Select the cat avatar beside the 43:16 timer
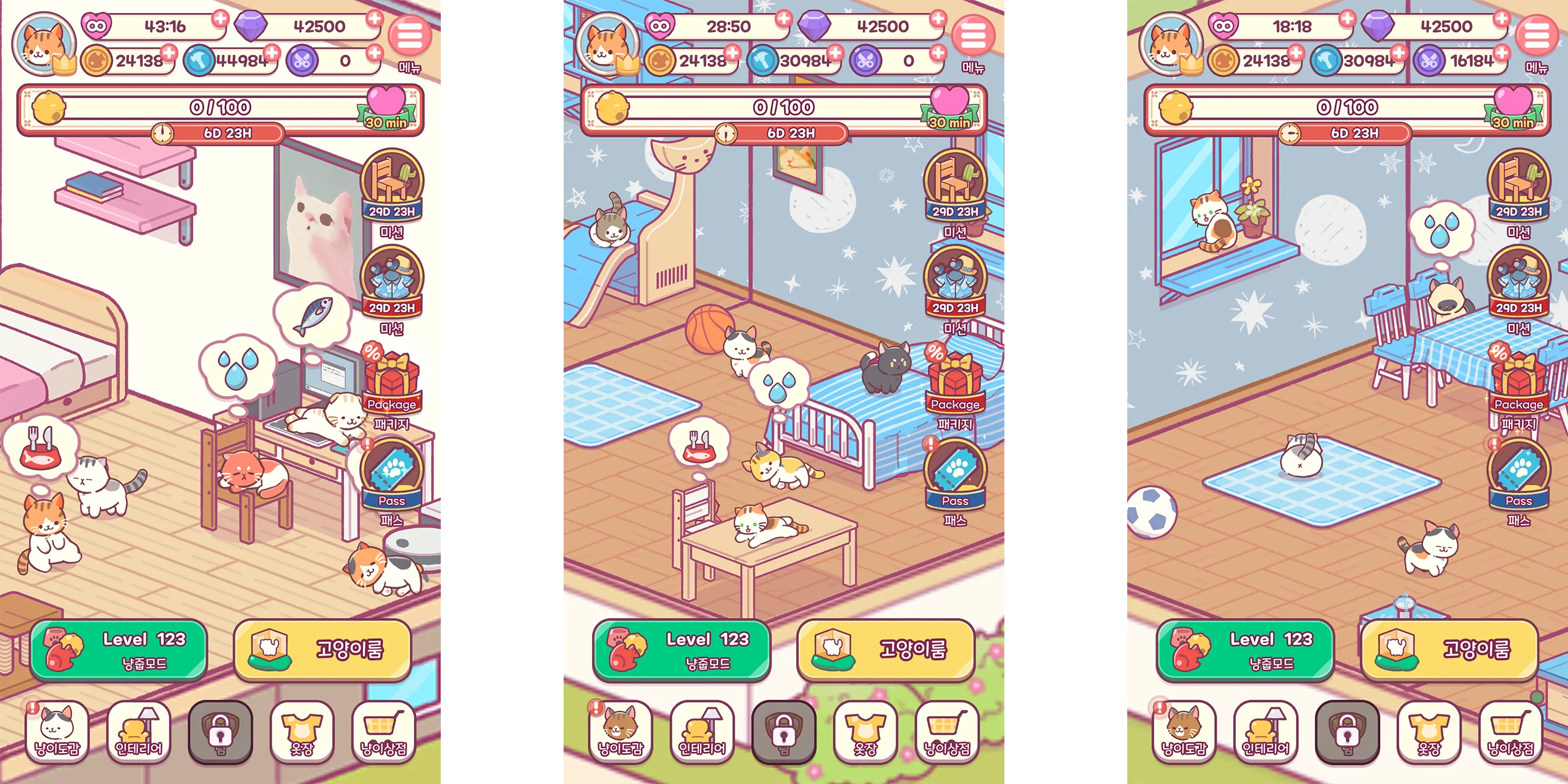 click(x=43, y=44)
